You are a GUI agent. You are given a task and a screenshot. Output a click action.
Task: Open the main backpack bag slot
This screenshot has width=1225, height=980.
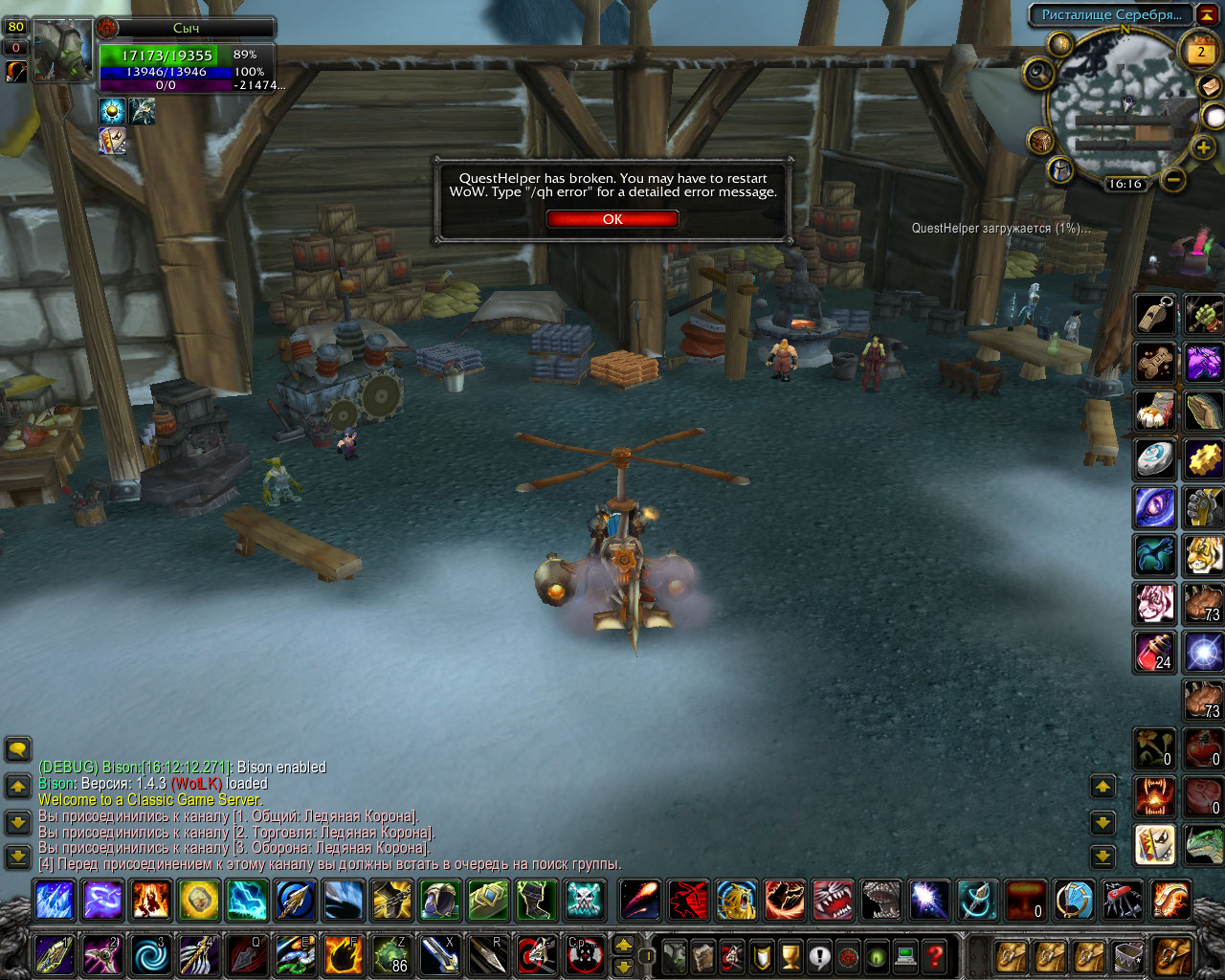pos(1173,955)
